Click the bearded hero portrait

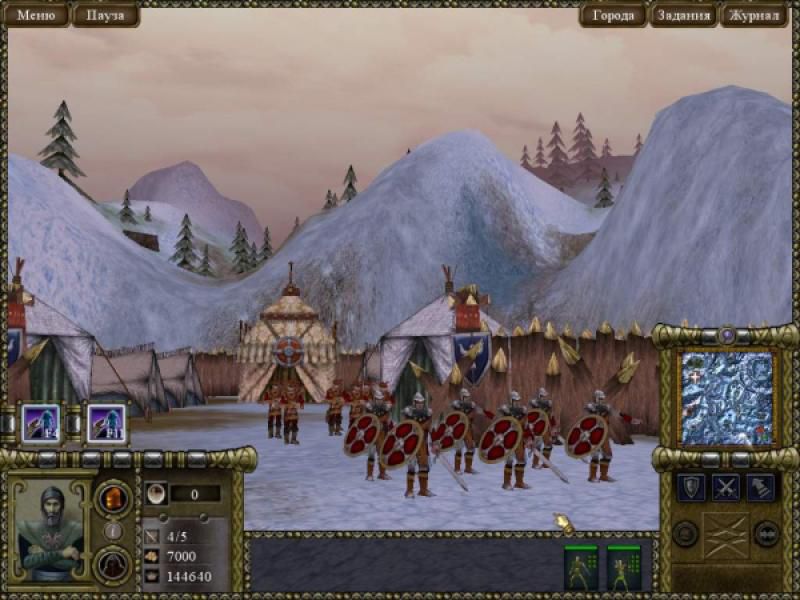tap(51, 530)
